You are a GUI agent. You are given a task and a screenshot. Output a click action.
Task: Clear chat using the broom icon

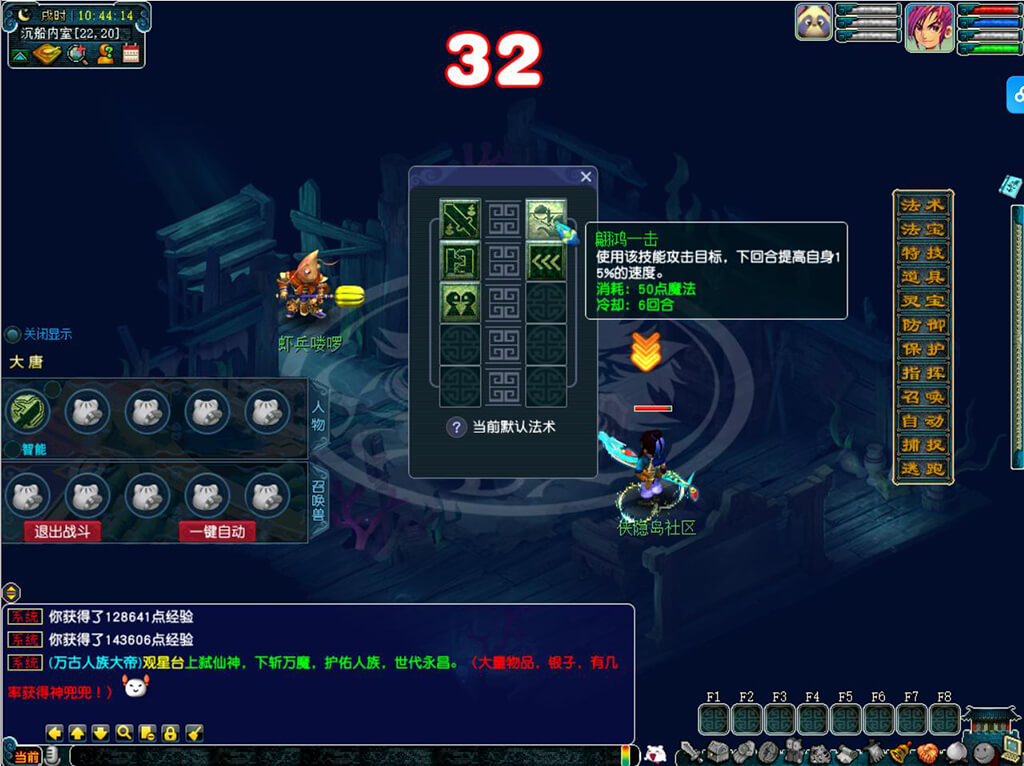coord(194,733)
